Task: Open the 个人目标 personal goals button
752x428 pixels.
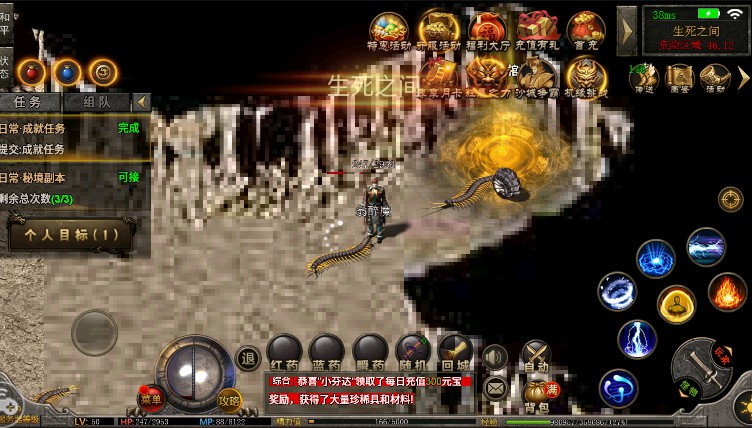Action: [x=70, y=235]
